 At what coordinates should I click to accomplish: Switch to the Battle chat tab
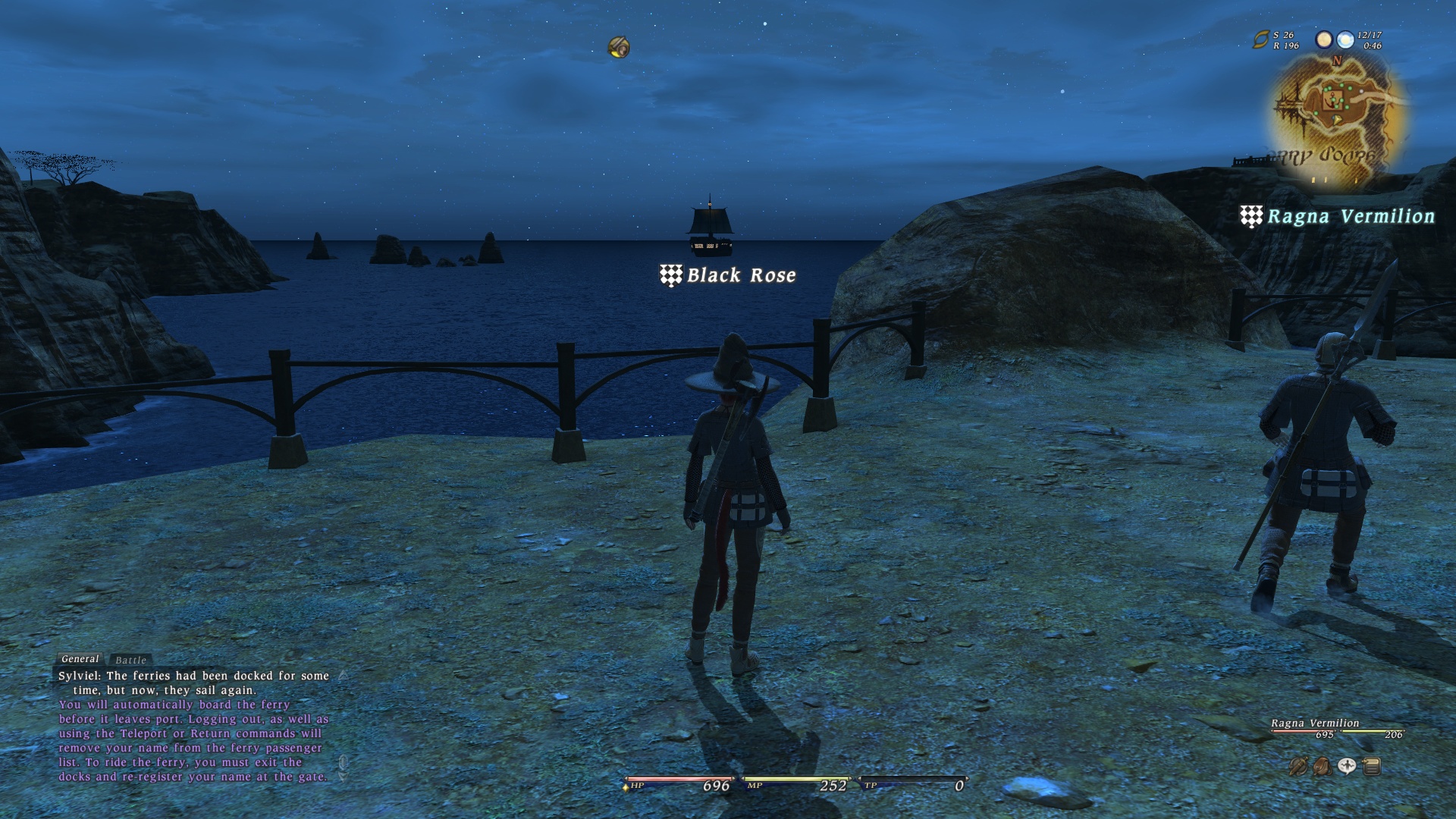[x=130, y=661]
